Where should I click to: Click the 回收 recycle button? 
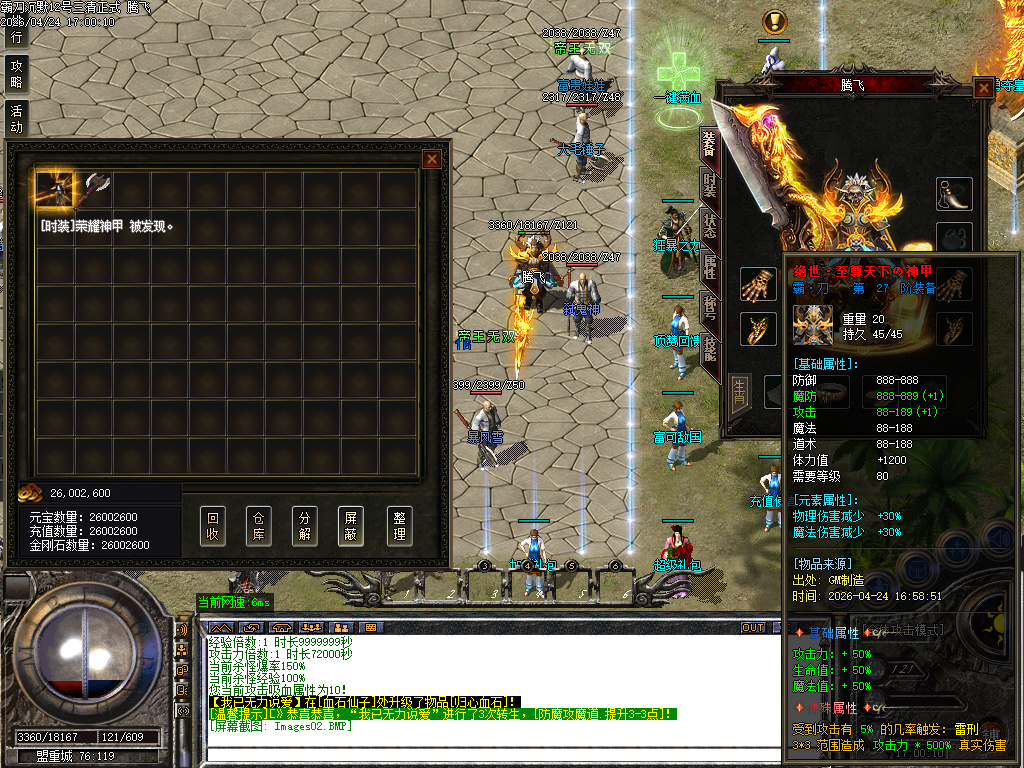coord(213,526)
